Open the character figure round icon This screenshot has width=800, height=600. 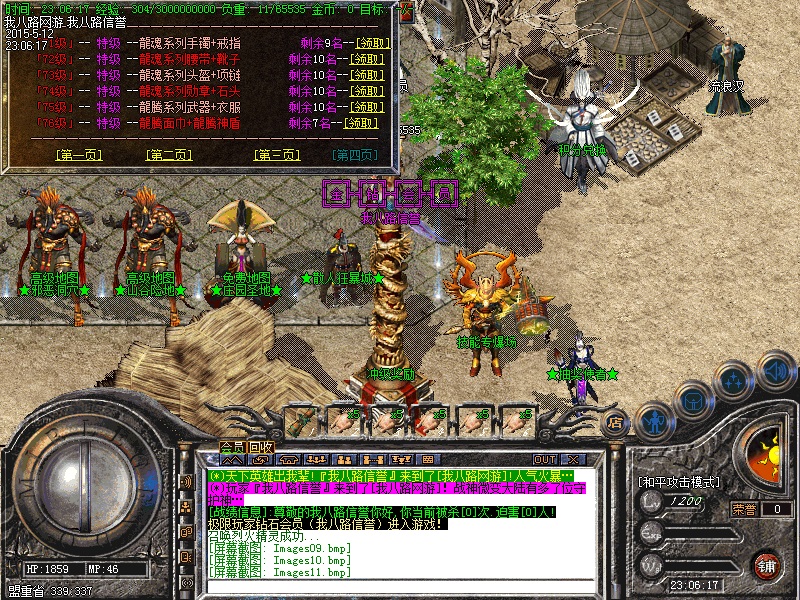click(653, 420)
